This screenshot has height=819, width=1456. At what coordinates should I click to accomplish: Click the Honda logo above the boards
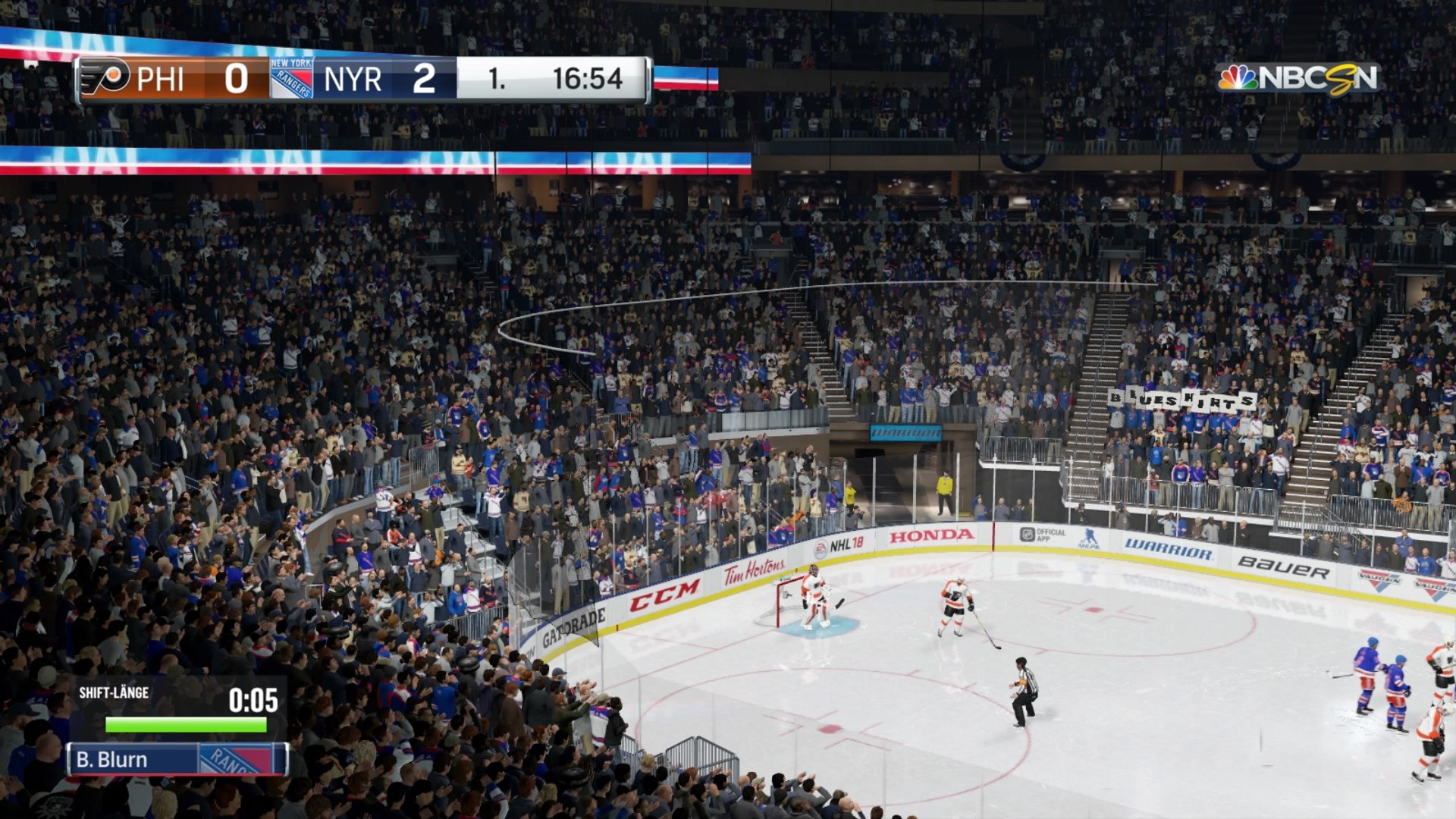[x=930, y=535]
